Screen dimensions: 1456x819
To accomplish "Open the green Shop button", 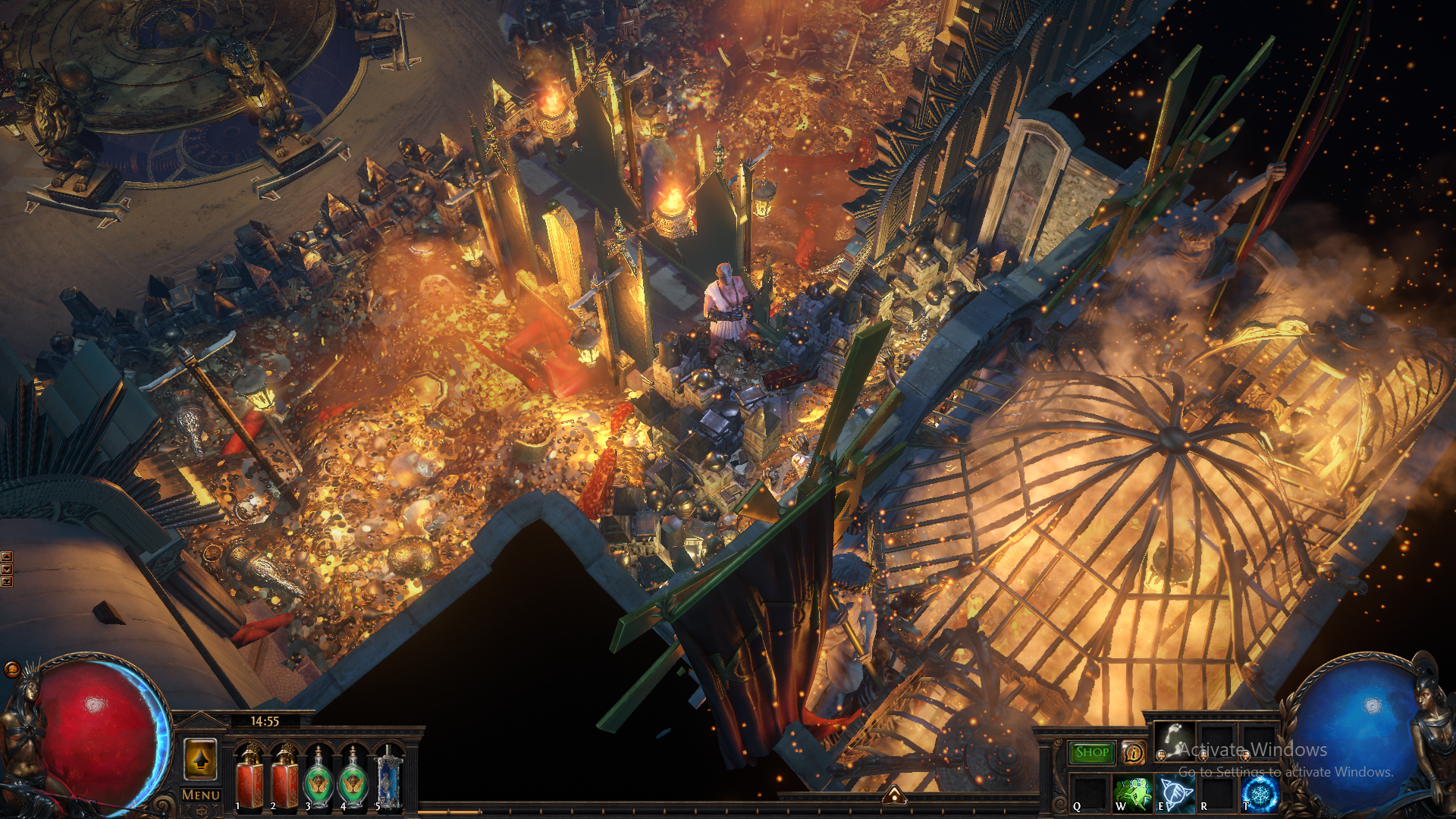I will pos(1092,752).
